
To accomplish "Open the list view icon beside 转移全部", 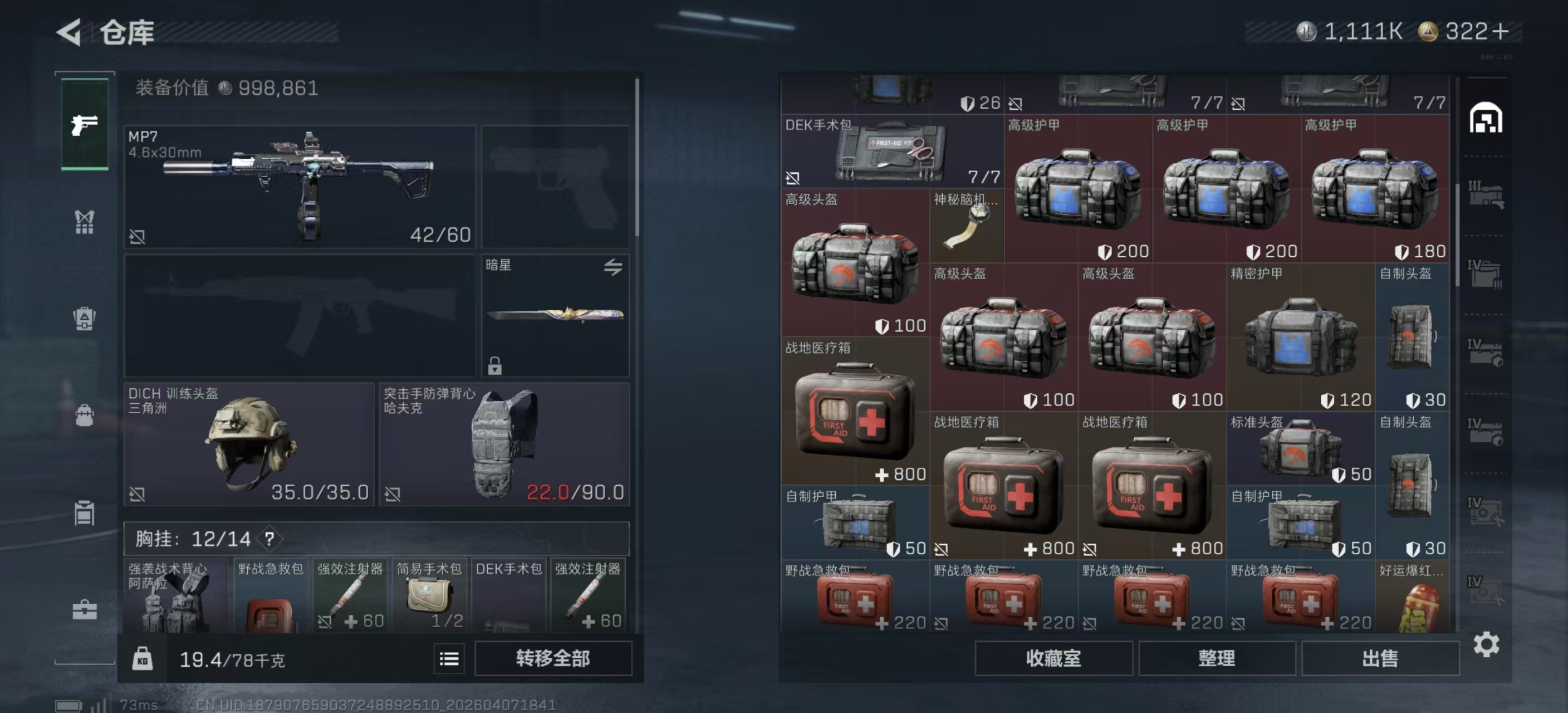I will [x=449, y=659].
